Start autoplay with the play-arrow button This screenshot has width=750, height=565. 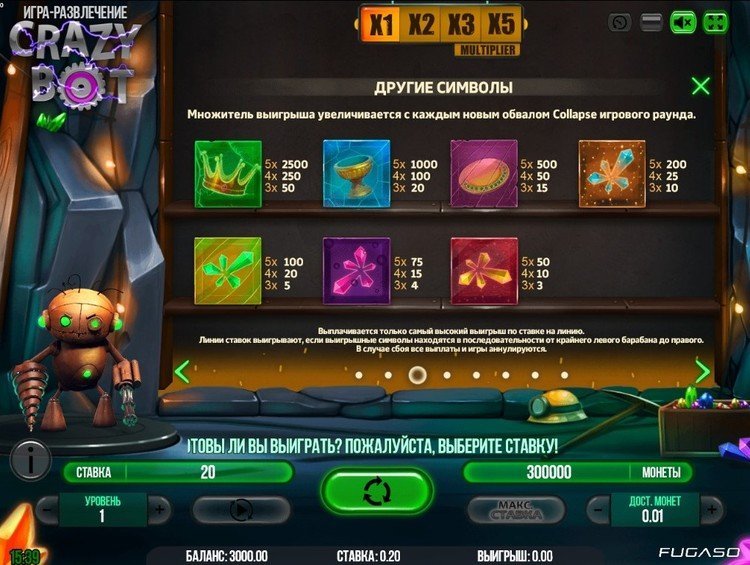(x=241, y=510)
